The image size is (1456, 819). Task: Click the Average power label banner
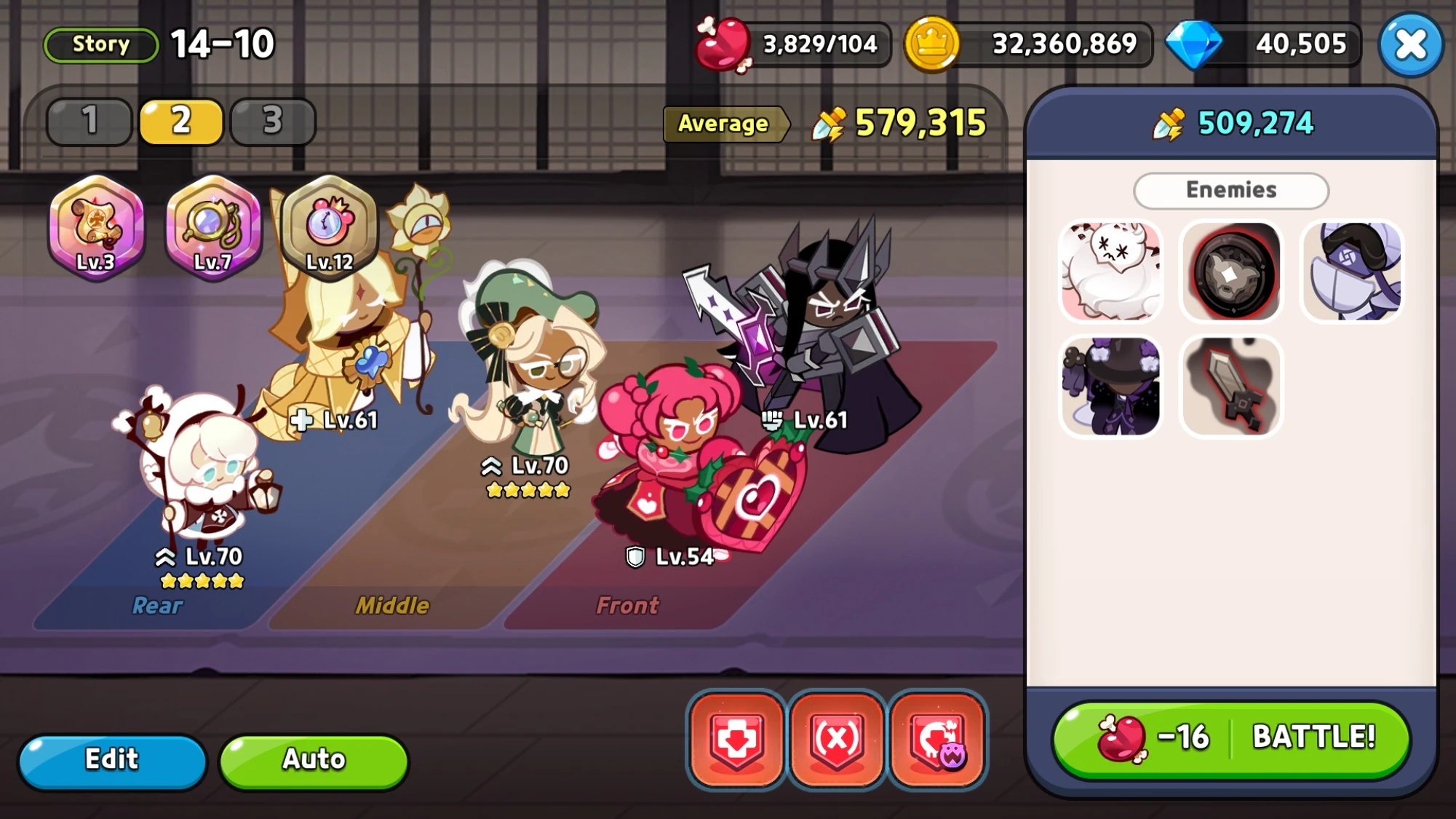[x=724, y=124]
